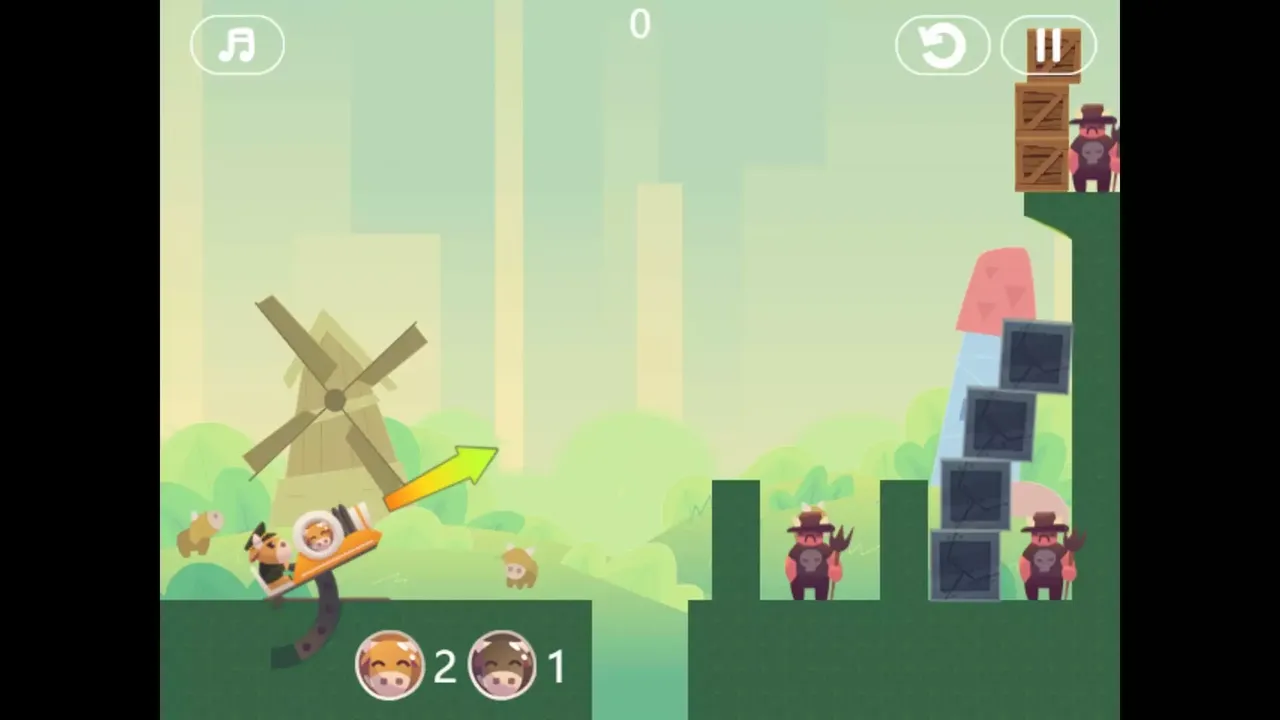This screenshot has height=720, width=1280.
Task: Click the restart level icon
Action: tap(941, 45)
